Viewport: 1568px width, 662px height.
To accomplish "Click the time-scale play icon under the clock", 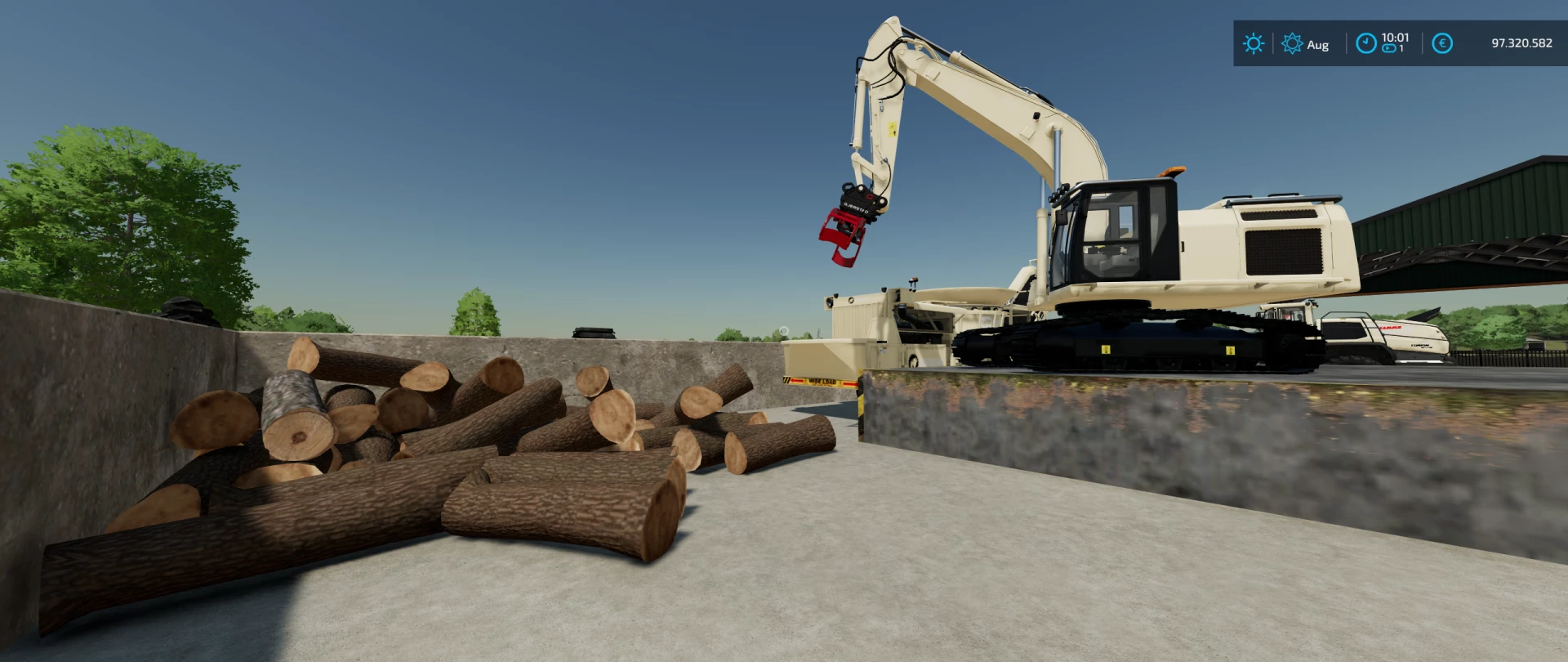I will coord(1388,49).
